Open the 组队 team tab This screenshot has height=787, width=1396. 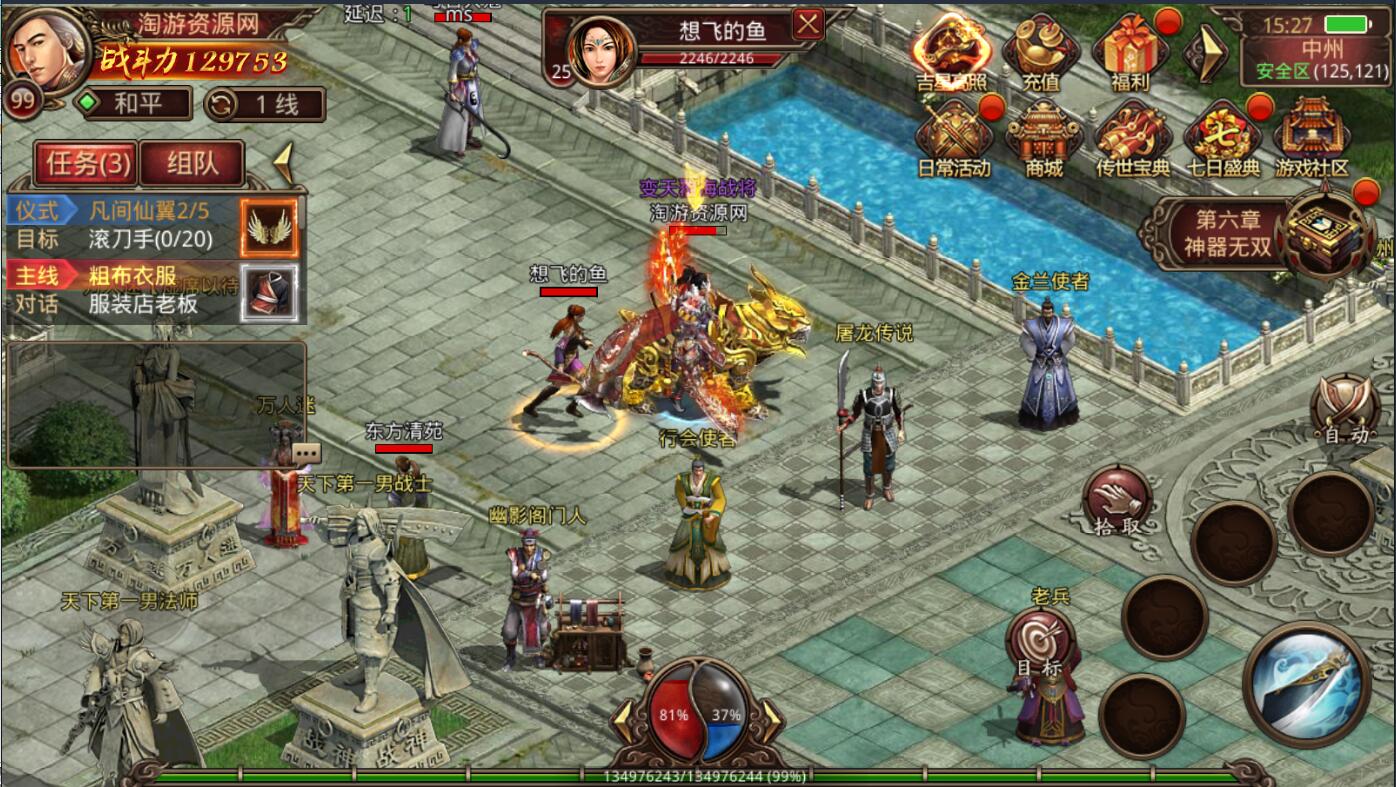pyautogui.click(x=192, y=164)
